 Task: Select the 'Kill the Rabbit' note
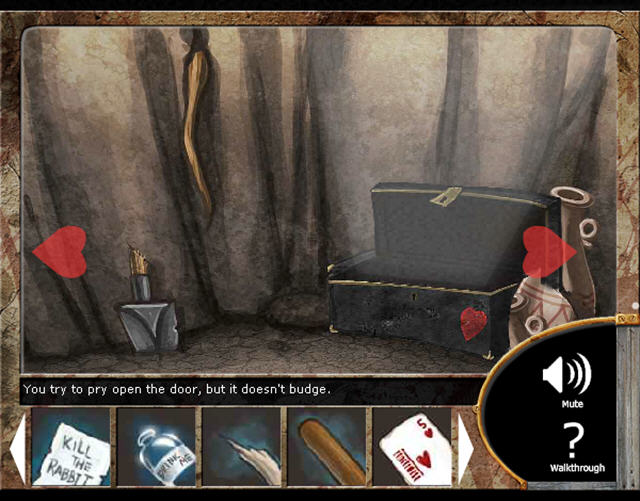72,447
